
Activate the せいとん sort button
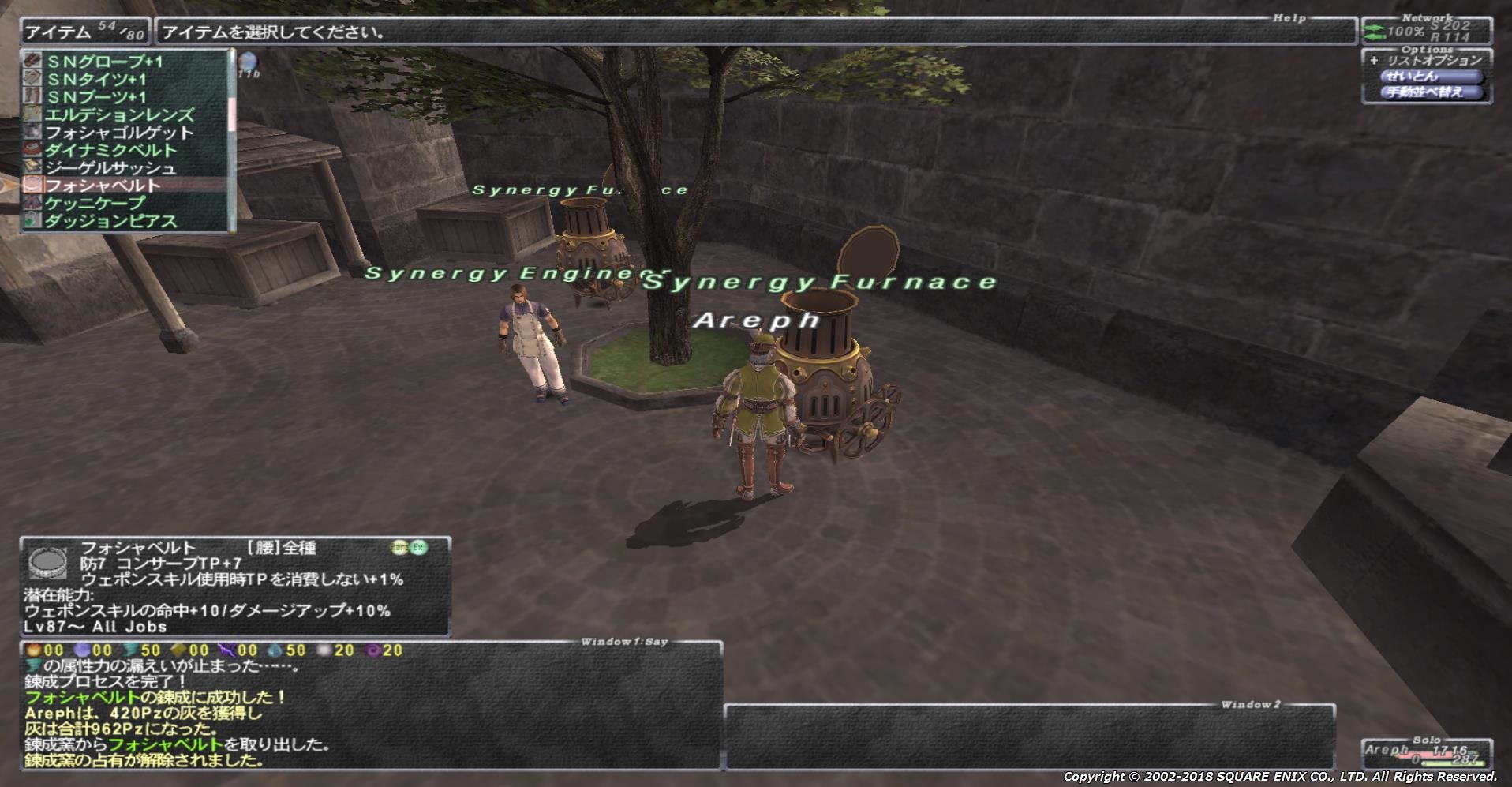[1432, 77]
